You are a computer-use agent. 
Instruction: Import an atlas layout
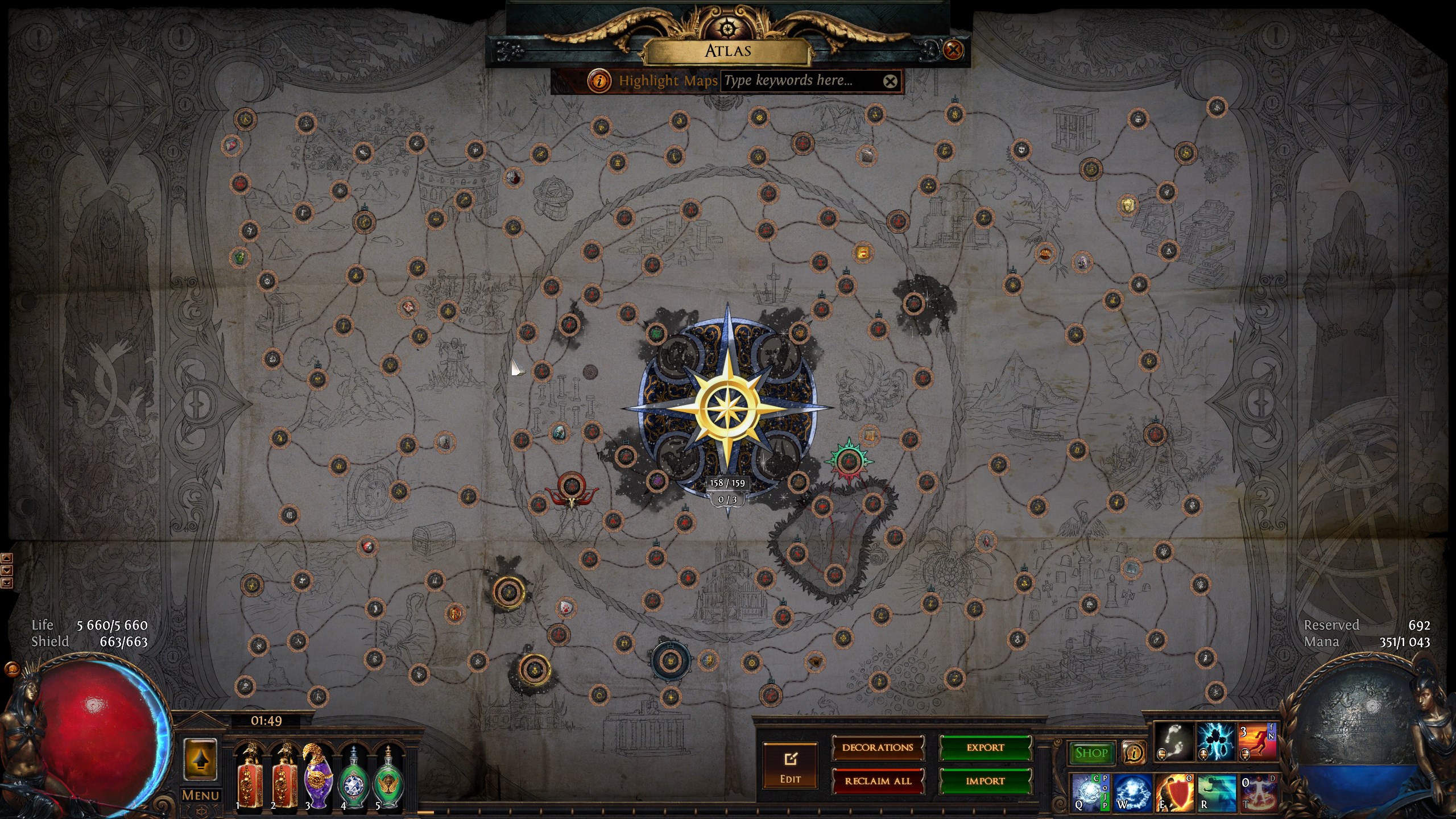985,781
